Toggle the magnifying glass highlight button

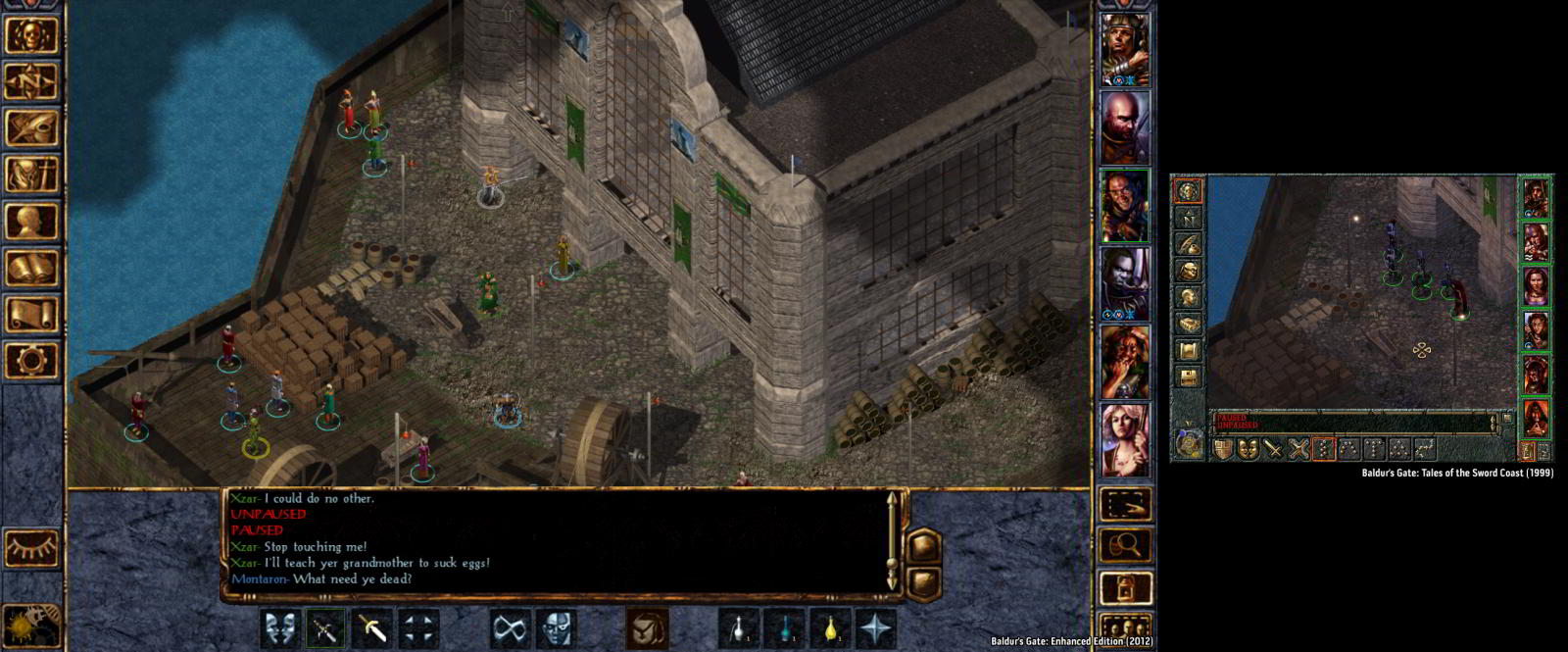tap(1125, 545)
